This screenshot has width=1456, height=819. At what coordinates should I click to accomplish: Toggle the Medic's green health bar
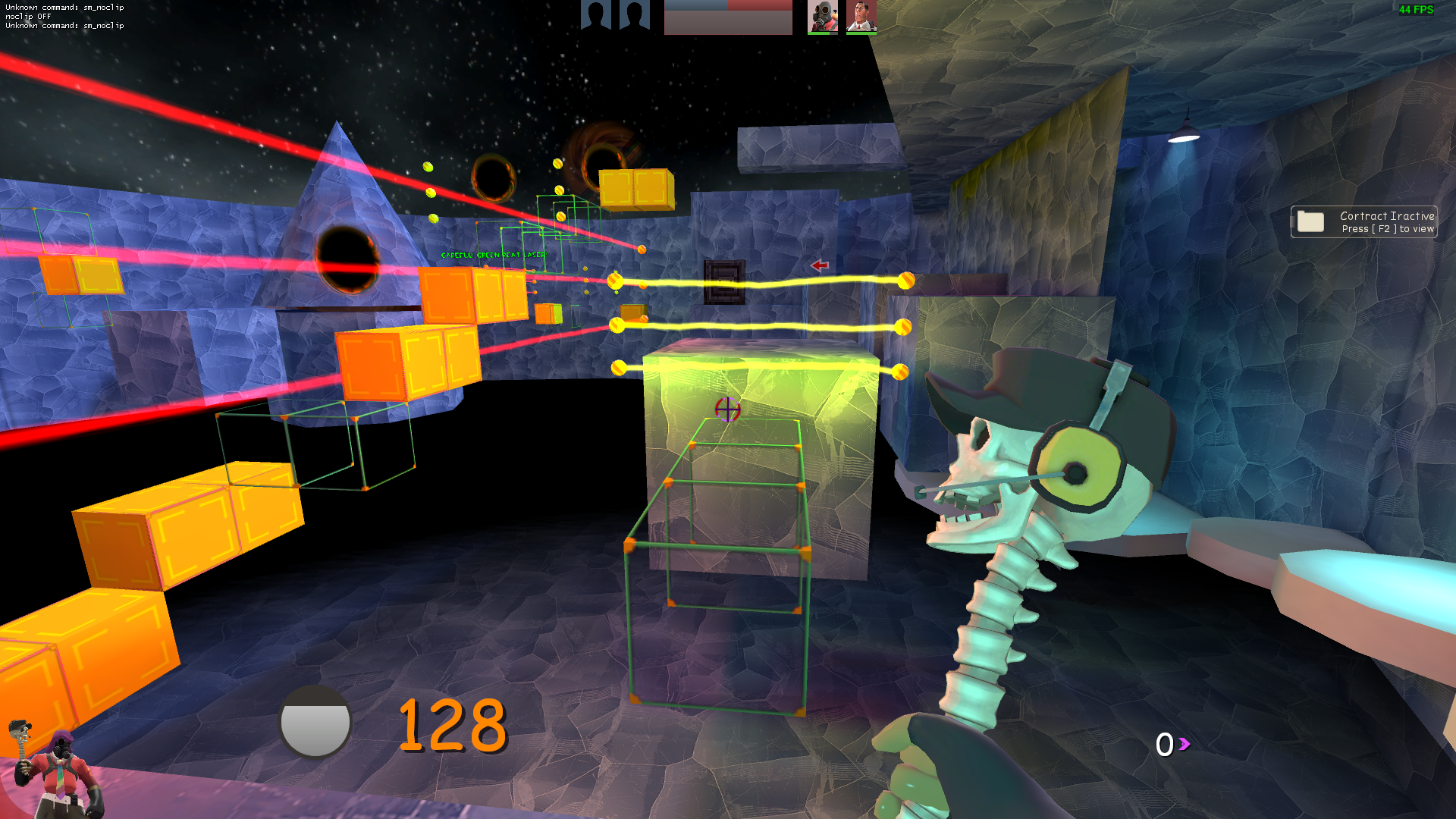tap(861, 33)
